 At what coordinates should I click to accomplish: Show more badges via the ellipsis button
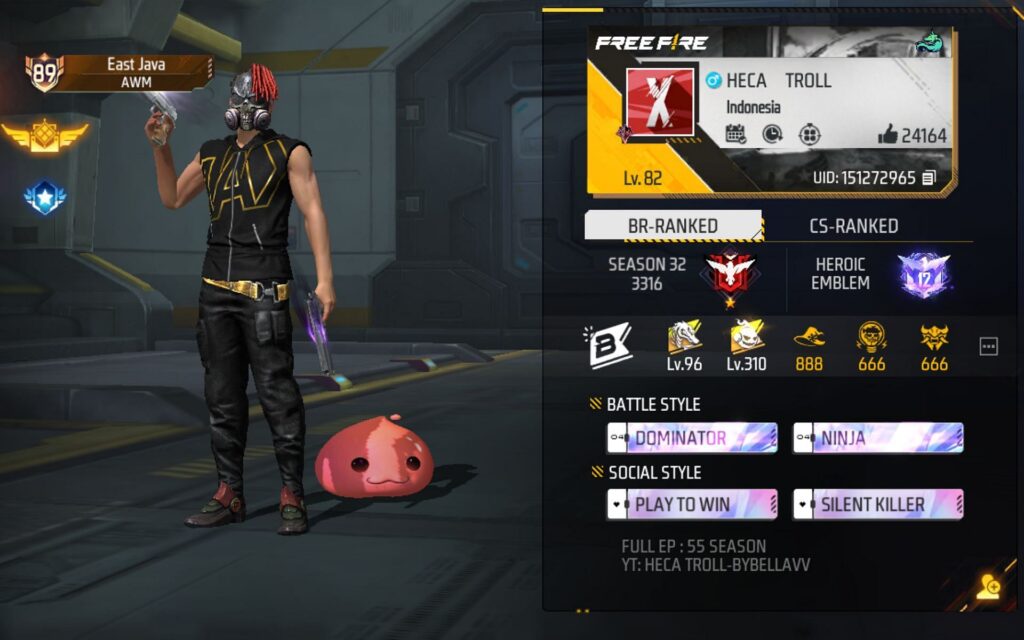pyautogui.click(x=988, y=346)
